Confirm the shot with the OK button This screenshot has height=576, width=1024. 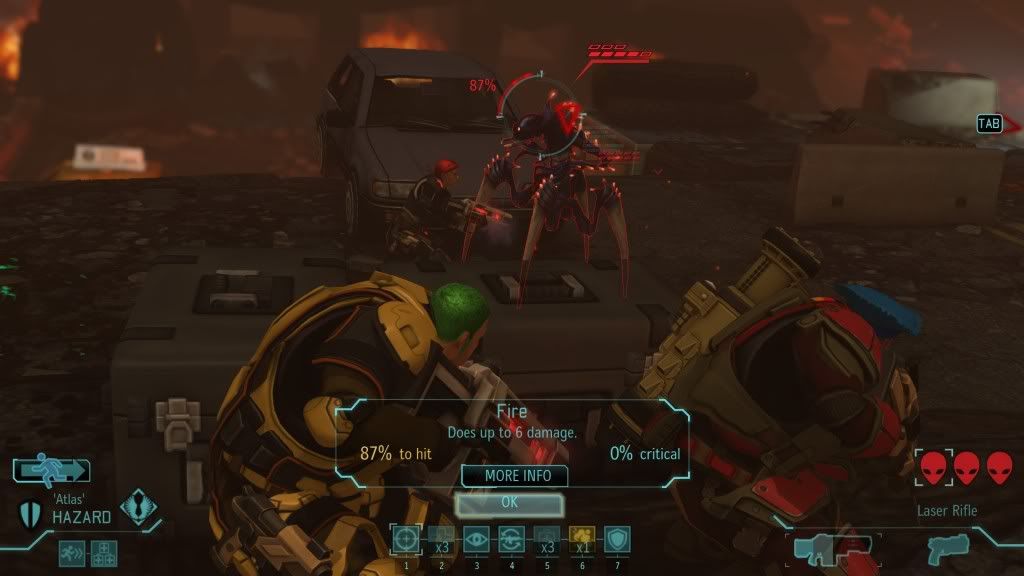[x=509, y=502]
